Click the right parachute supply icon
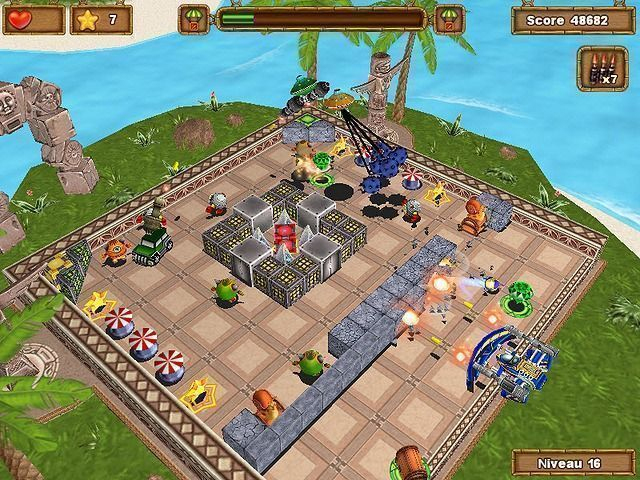The image size is (640, 480). click(449, 18)
